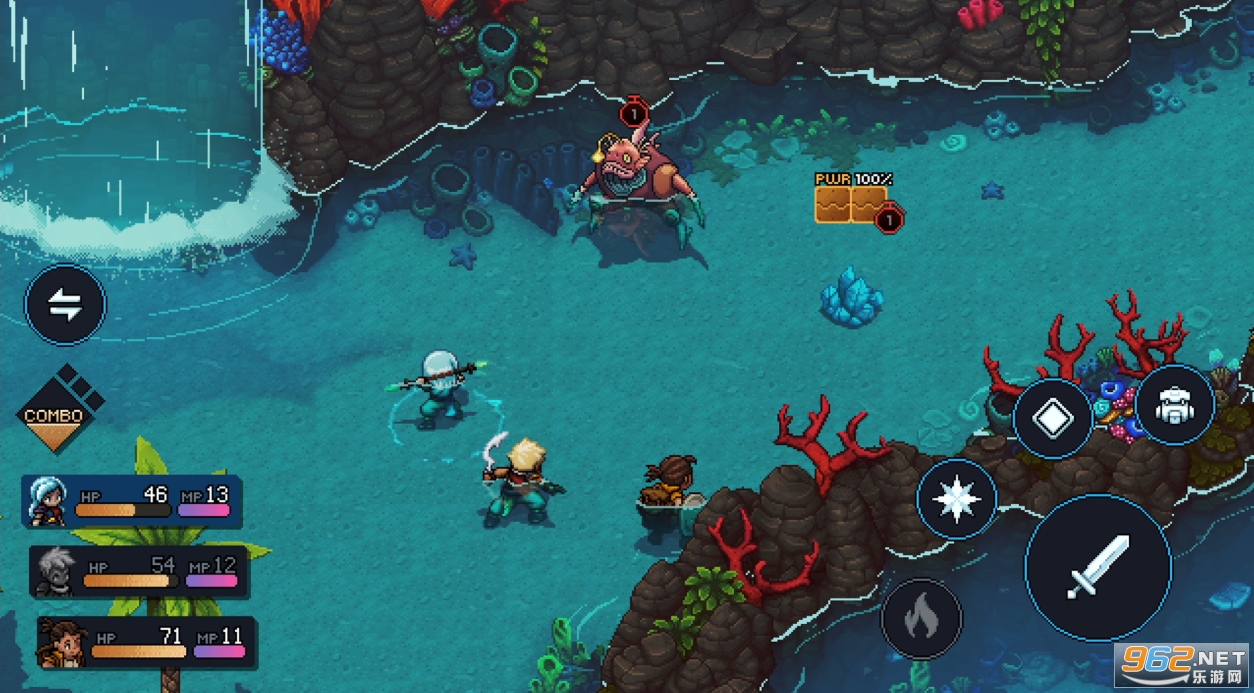Activate the white star skill button
Viewport: 1254px width, 693px height.
(957, 499)
